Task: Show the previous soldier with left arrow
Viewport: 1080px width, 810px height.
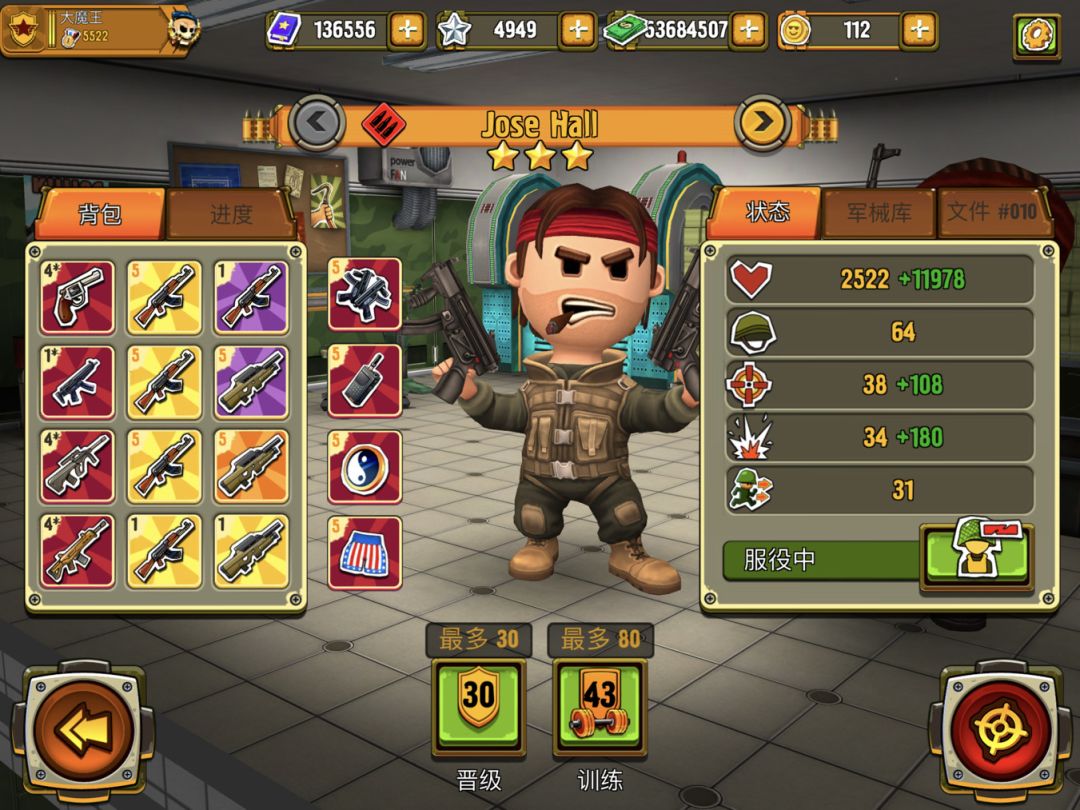Action: click(x=317, y=124)
